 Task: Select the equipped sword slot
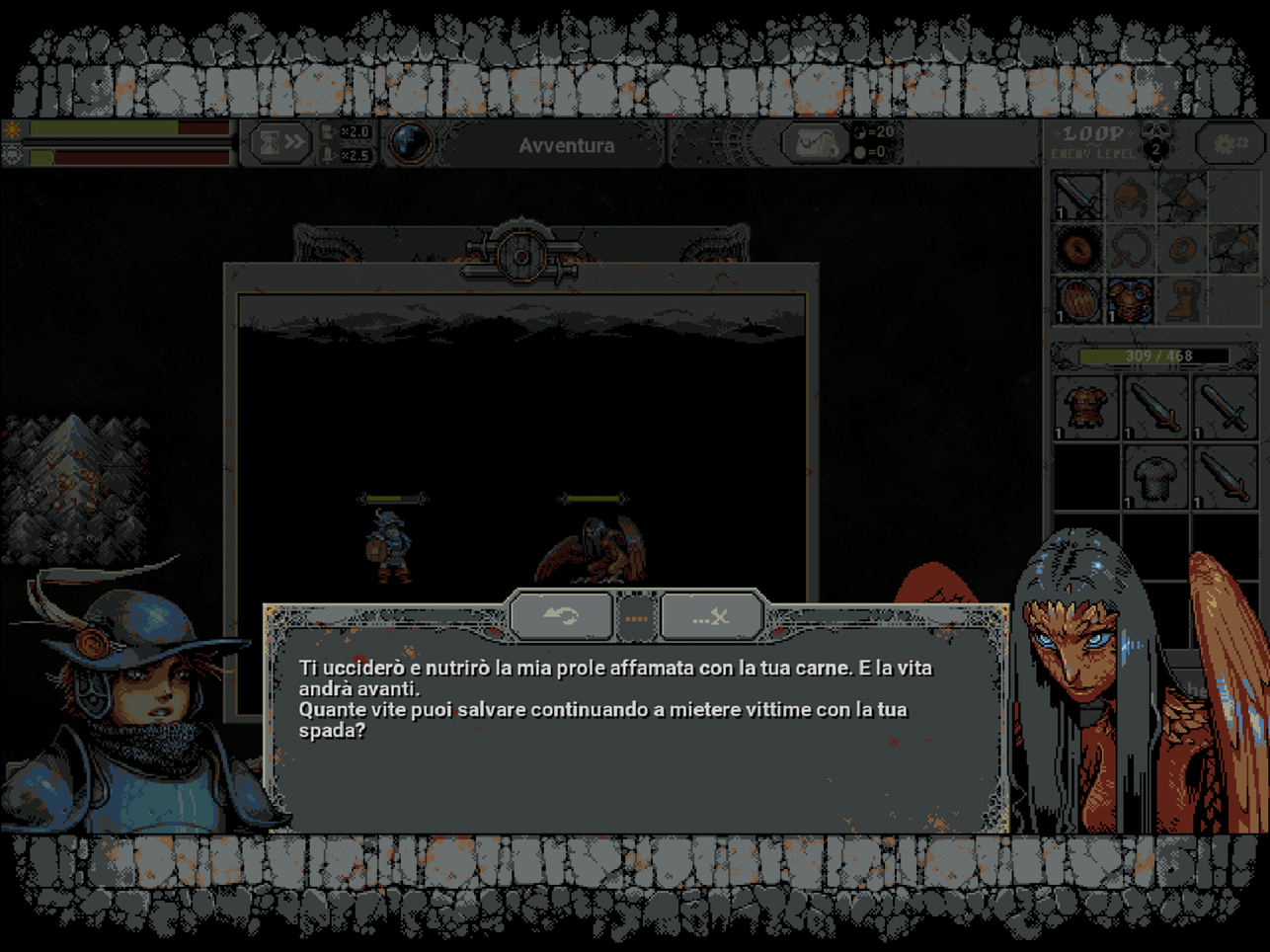[1077, 197]
